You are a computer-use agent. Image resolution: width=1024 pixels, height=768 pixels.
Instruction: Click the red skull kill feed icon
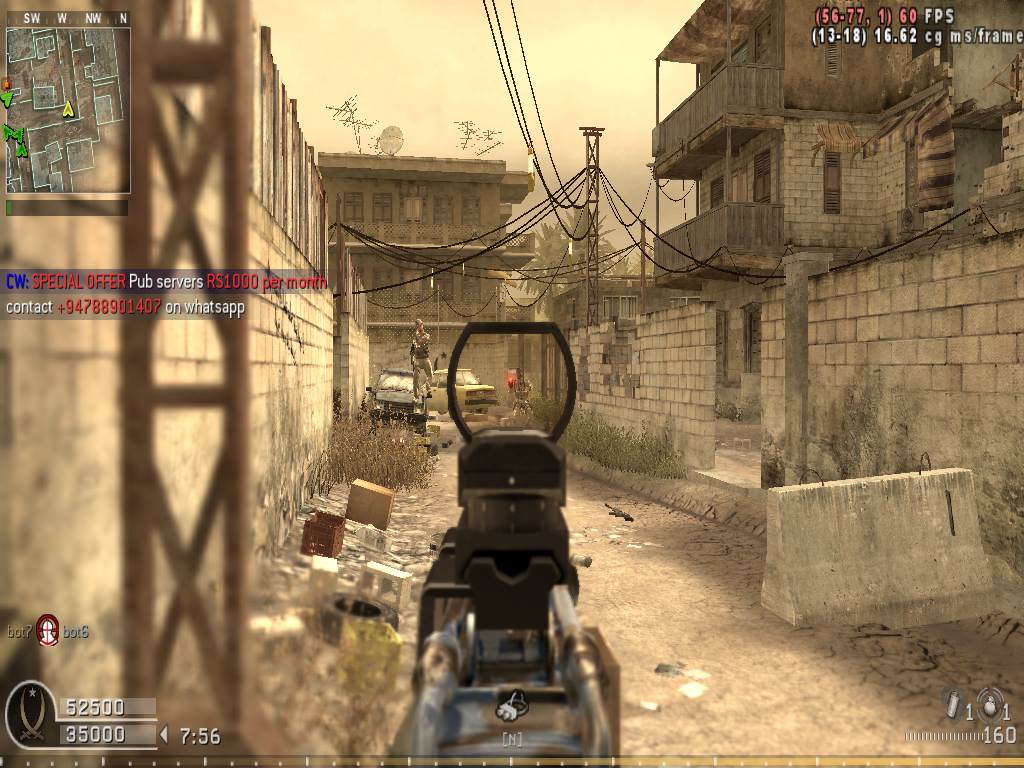[x=48, y=629]
